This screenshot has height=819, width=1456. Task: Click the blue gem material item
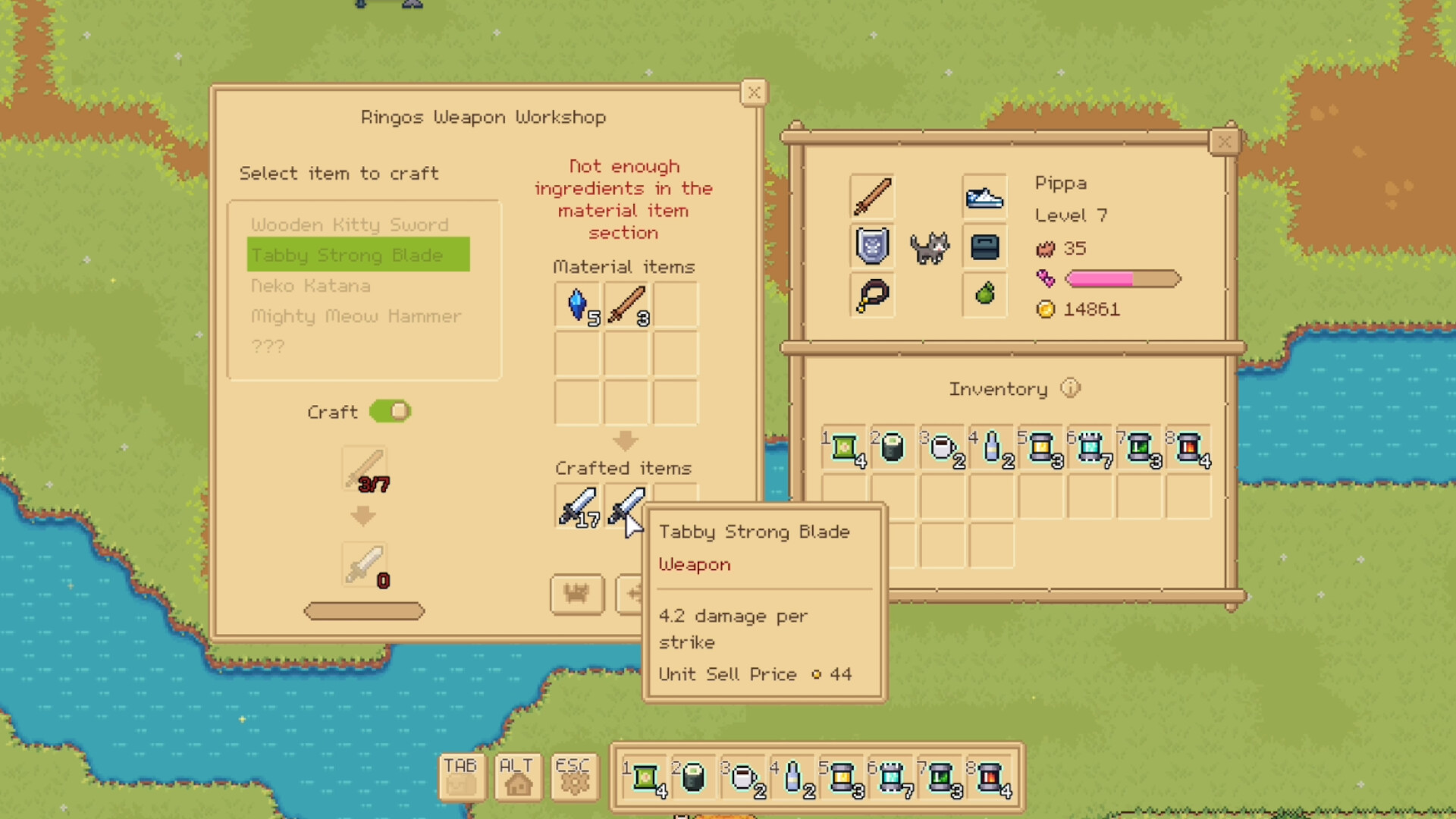[578, 305]
